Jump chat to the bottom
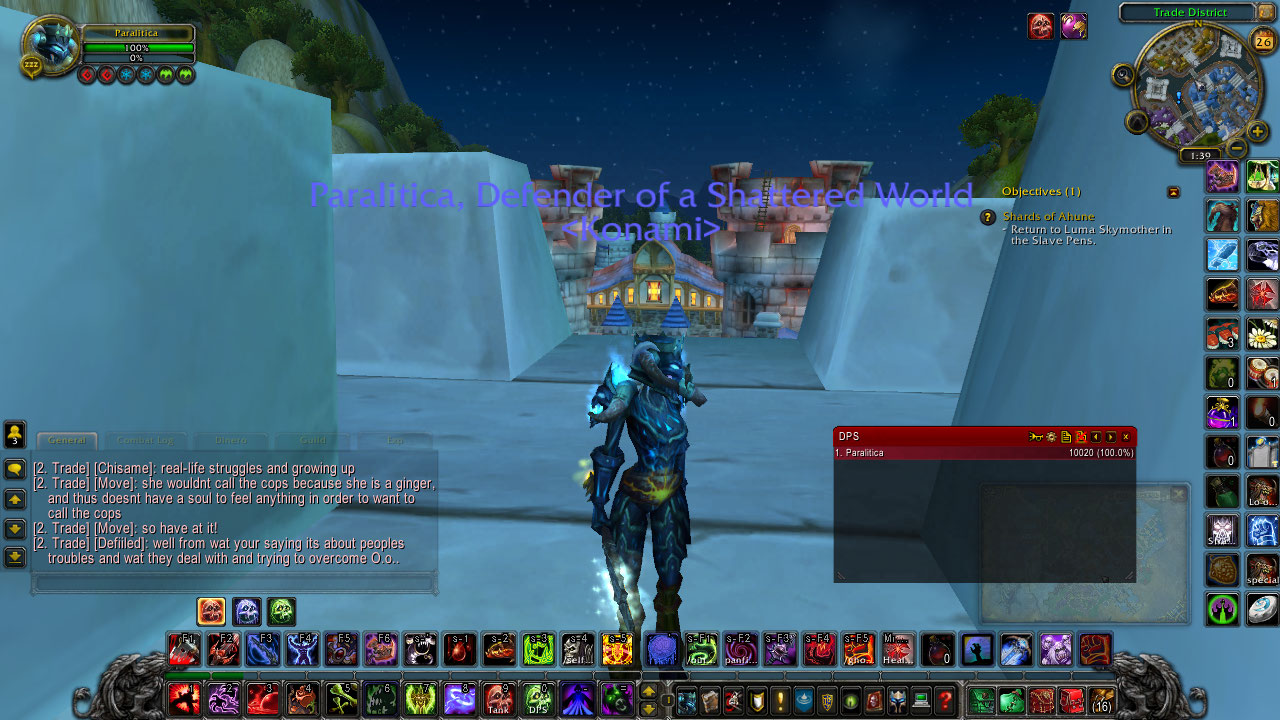The image size is (1280, 720). point(15,557)
